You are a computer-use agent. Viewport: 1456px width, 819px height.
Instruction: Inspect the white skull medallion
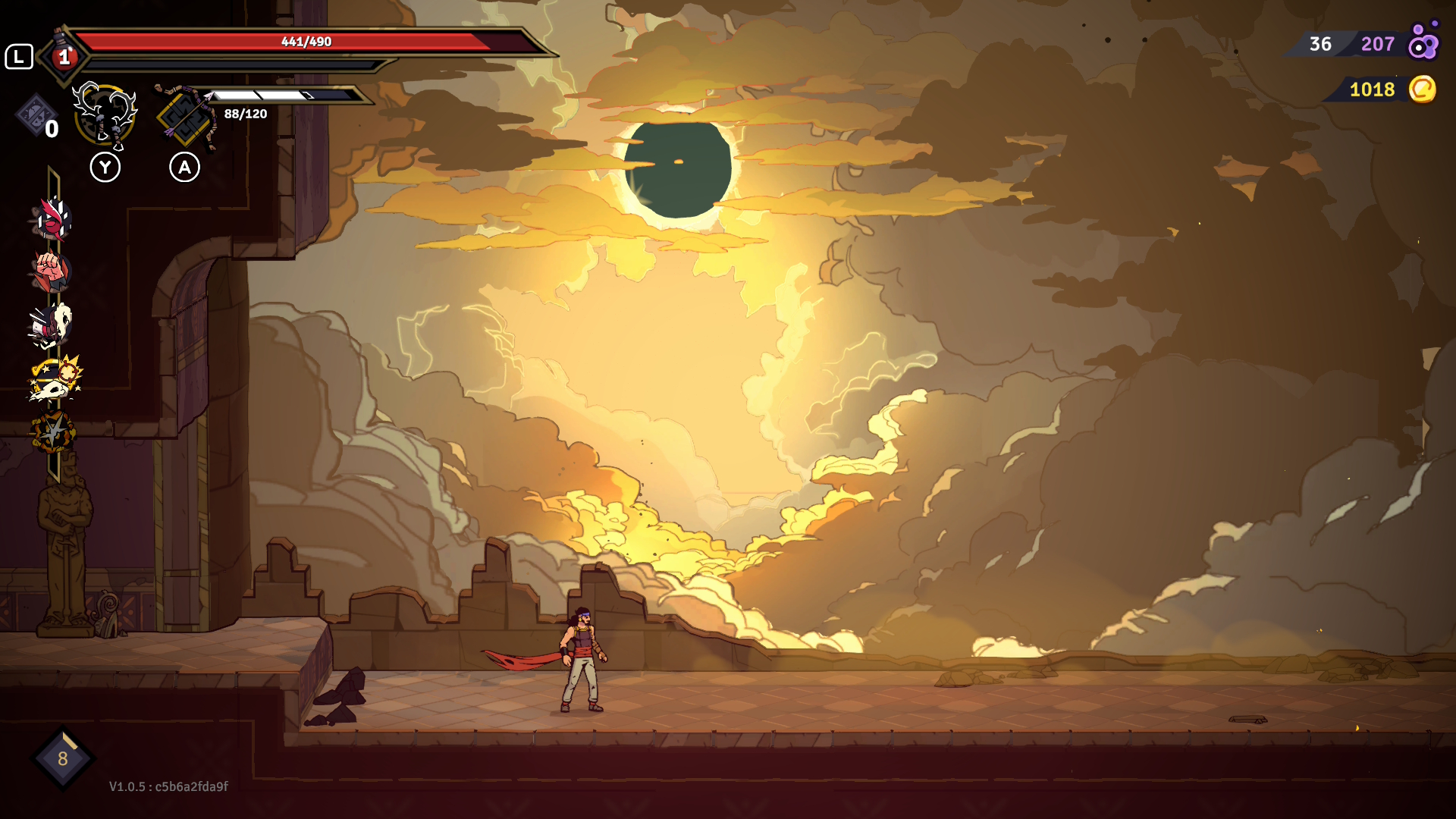(52, 325)
